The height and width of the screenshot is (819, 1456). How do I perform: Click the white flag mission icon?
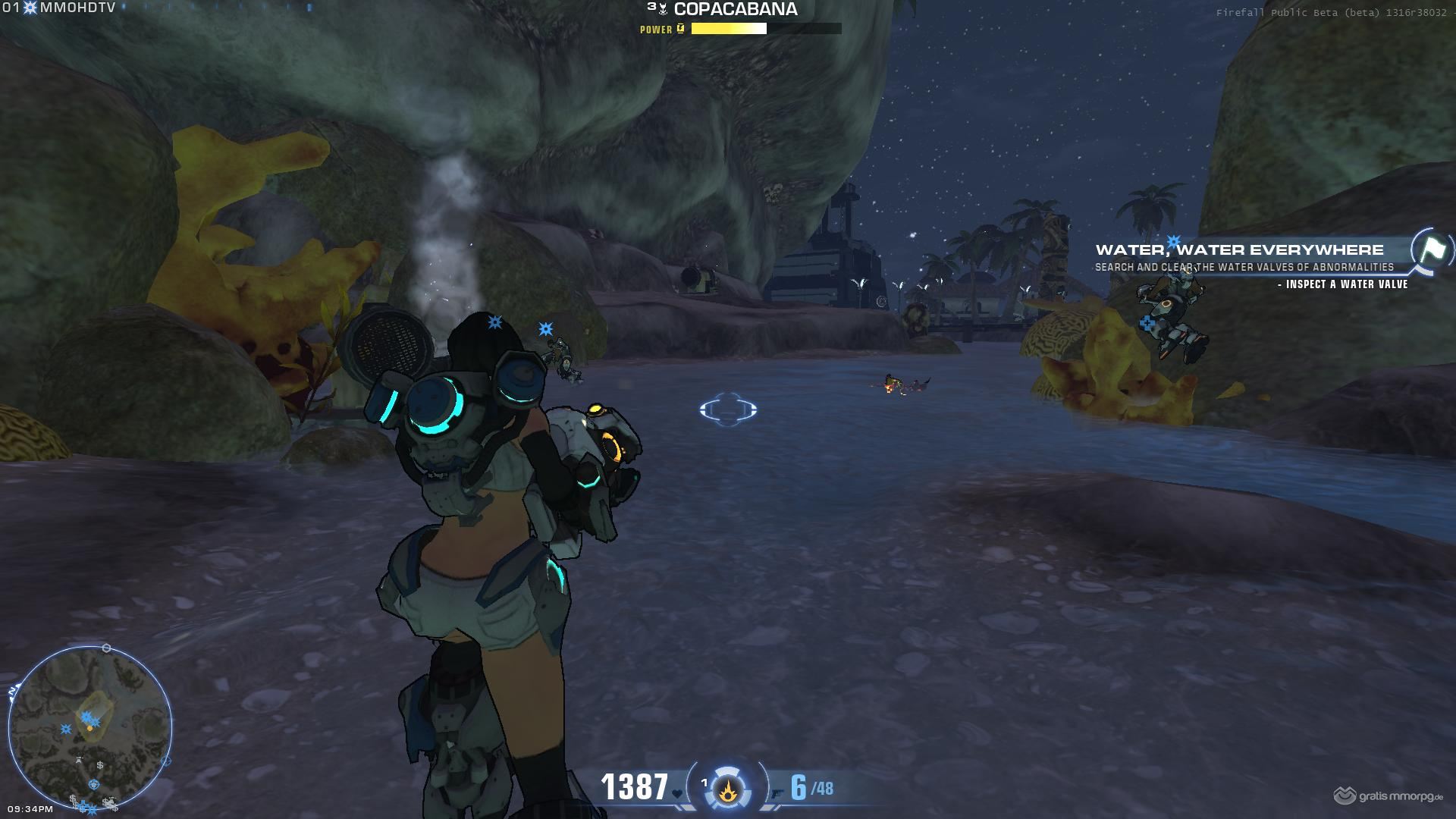pos(1432,250)
